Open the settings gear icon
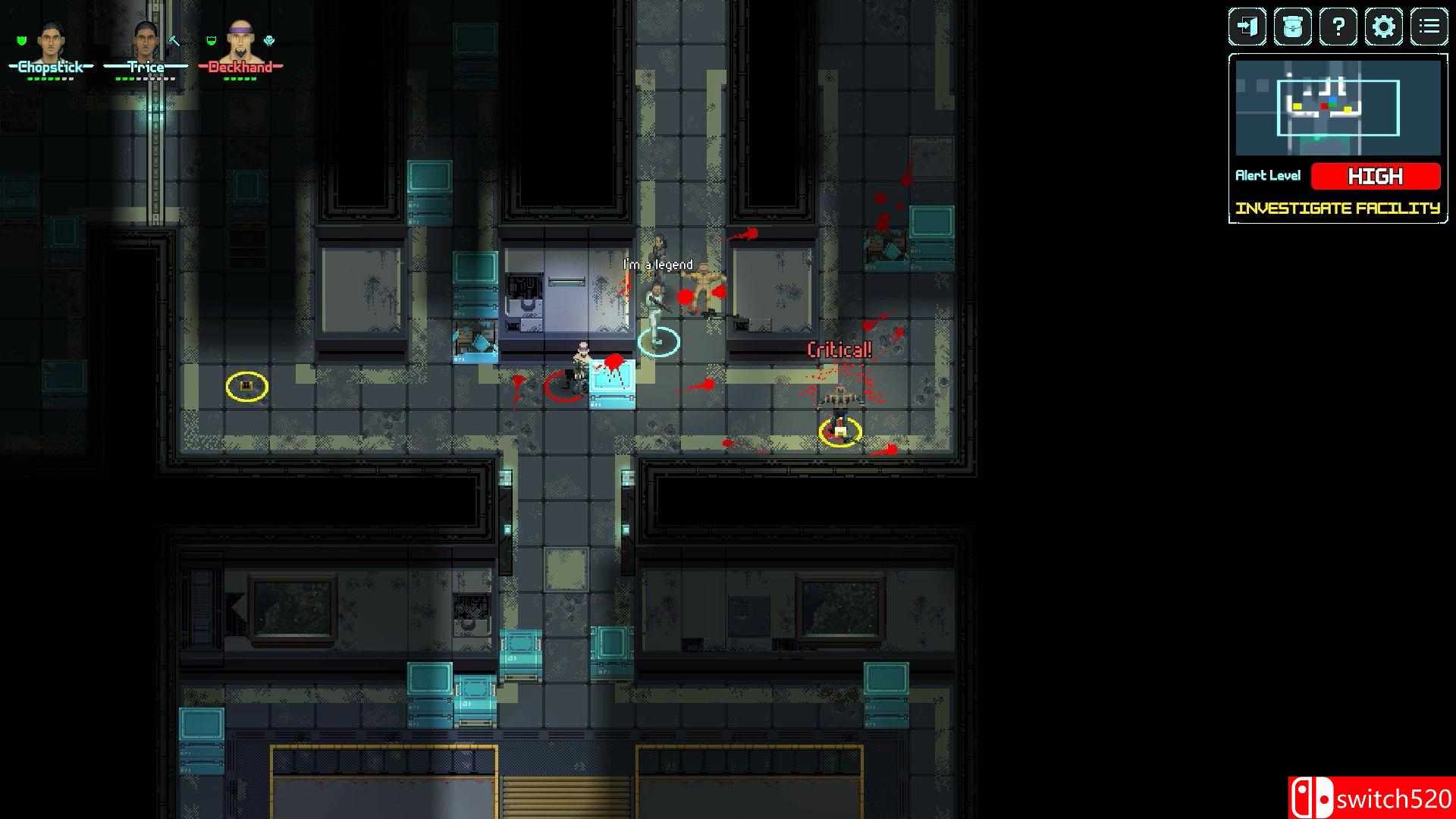The width and height of the screenshot is (1456, 819). (x=1385, y=27)
